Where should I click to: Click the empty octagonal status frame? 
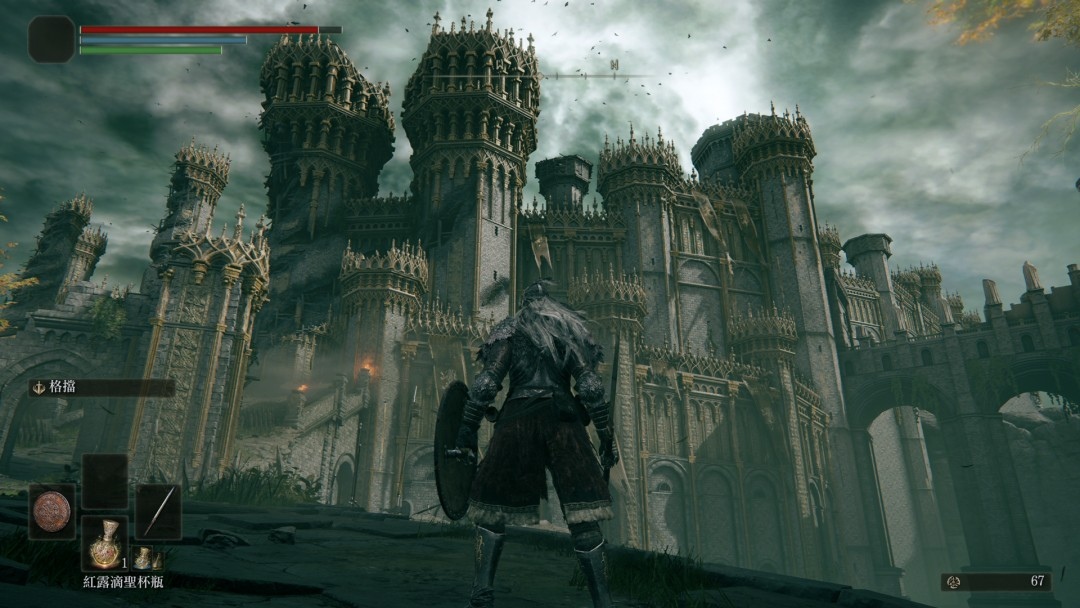[x=51, y=40]
